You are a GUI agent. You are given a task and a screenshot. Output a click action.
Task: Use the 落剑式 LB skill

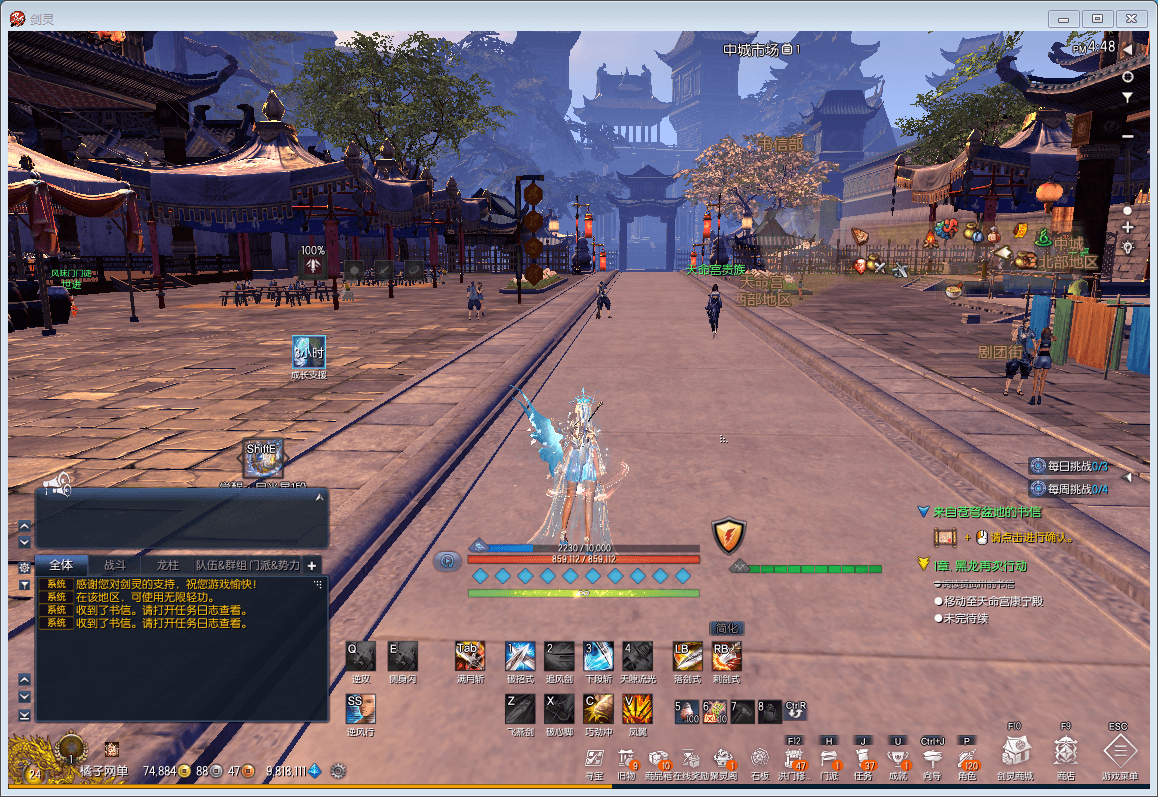pos(687,656)
